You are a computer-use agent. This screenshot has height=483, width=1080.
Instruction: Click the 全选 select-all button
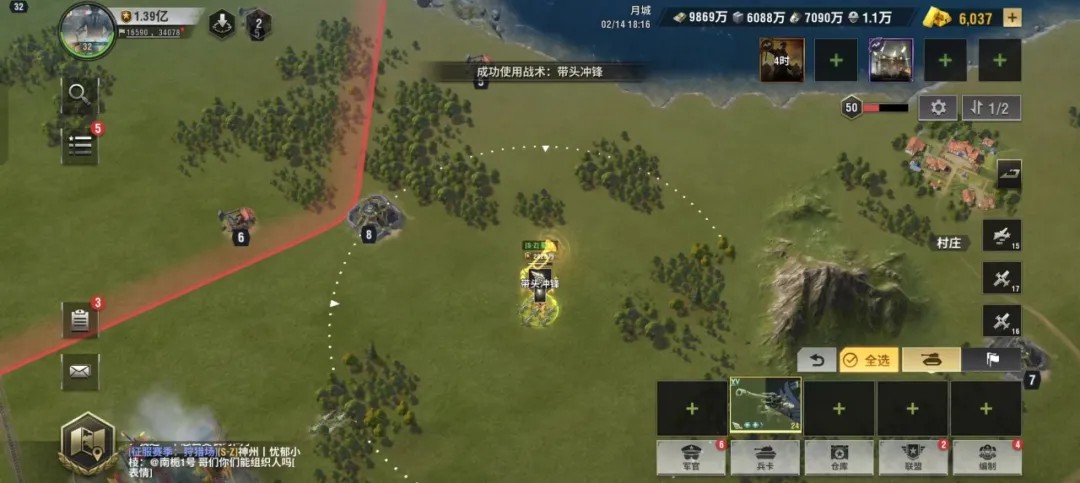[x=868, y=360]
